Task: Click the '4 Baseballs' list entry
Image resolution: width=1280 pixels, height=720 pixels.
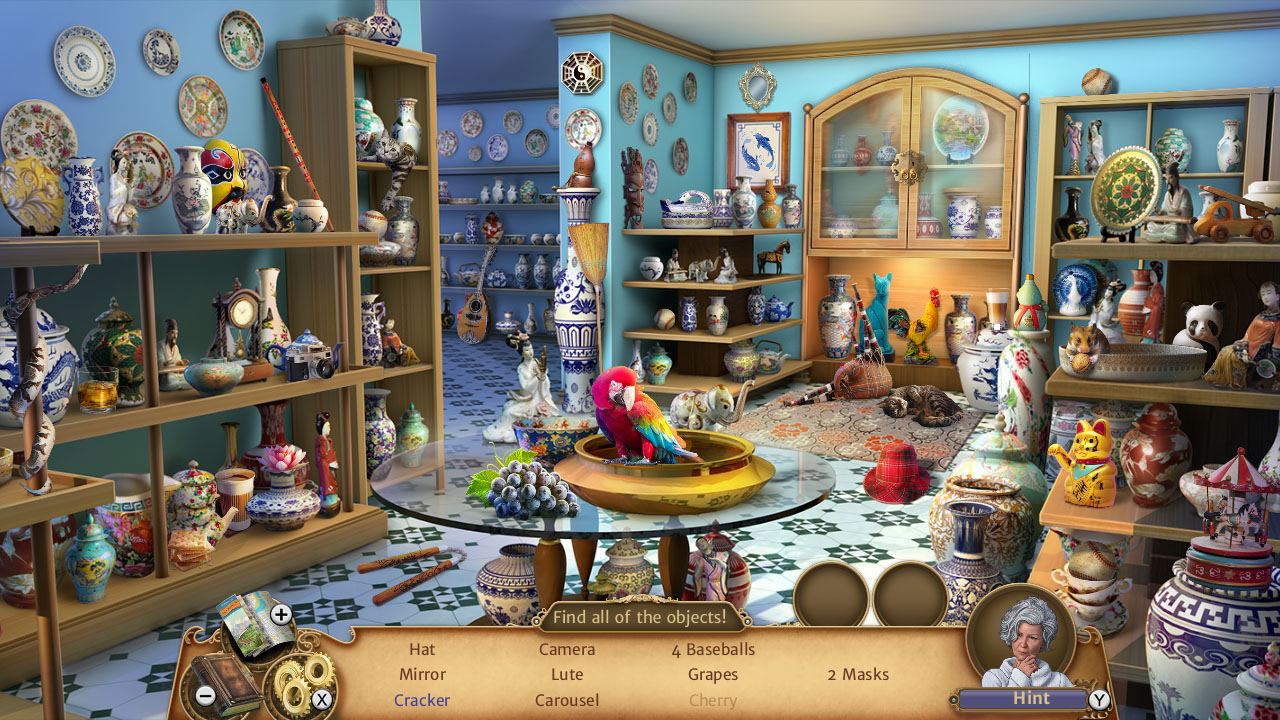Action: click(713, 649)
